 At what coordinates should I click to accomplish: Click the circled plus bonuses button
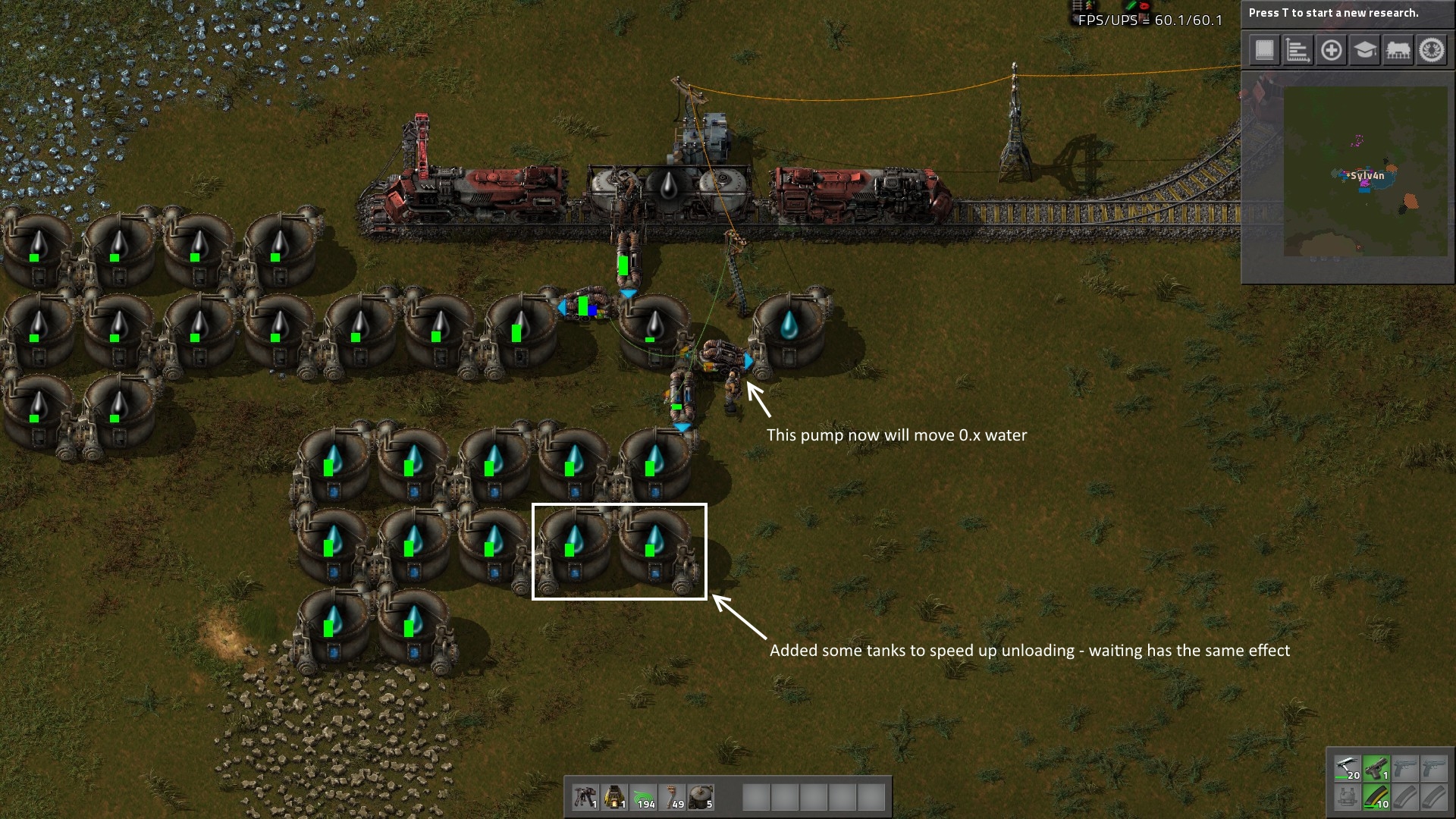pos(1331,51)
